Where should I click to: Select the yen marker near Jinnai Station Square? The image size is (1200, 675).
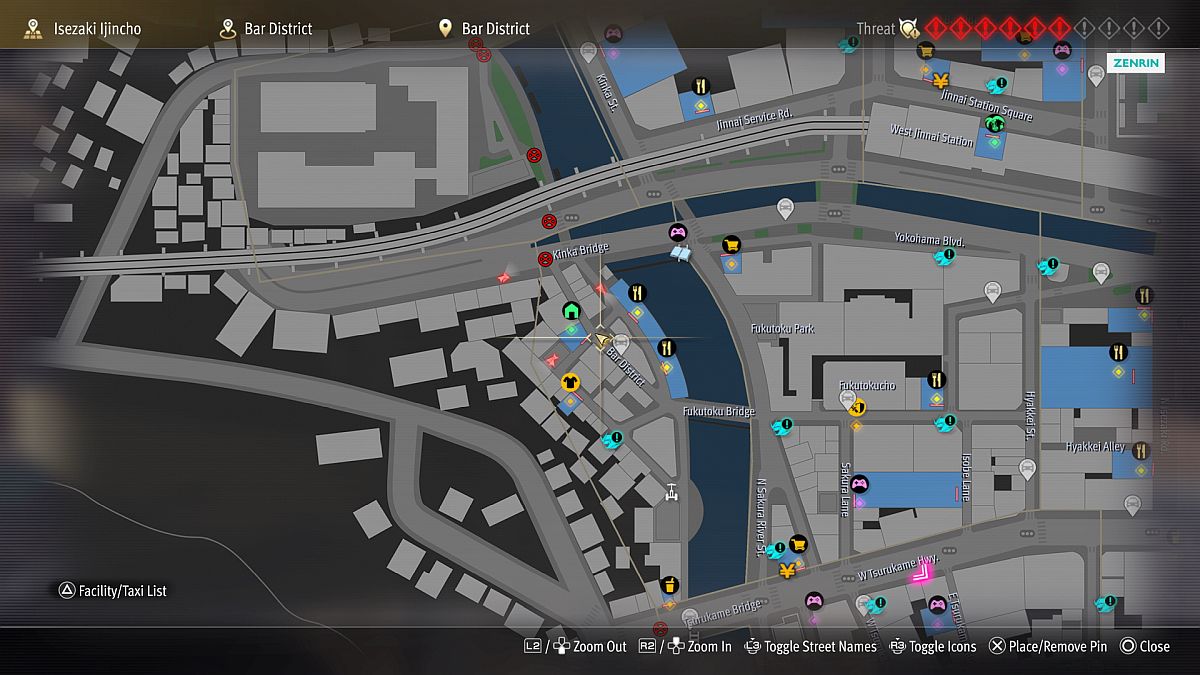point(940,80)
